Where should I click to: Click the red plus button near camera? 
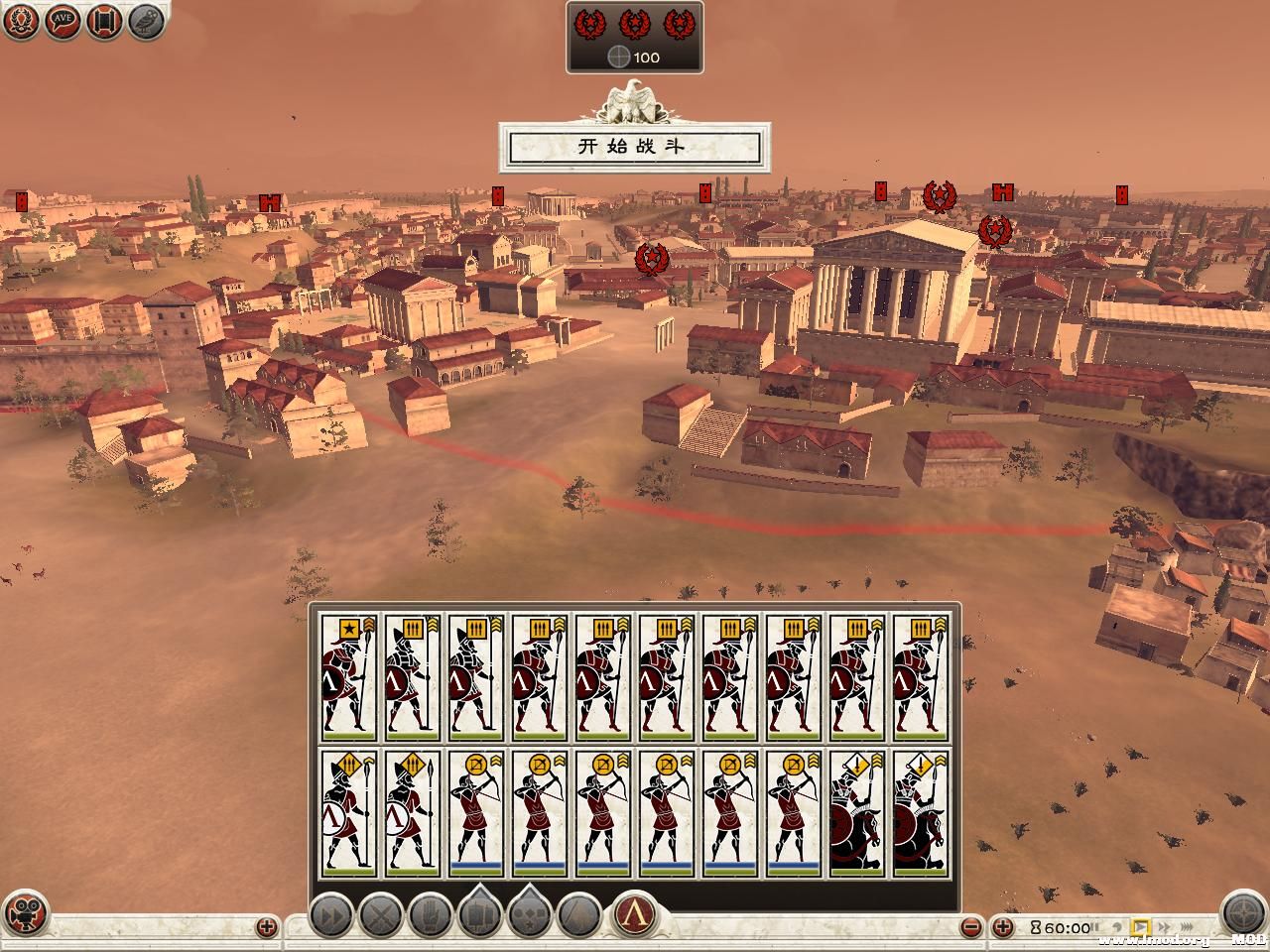pyautogui.click(x=267, y=927)
